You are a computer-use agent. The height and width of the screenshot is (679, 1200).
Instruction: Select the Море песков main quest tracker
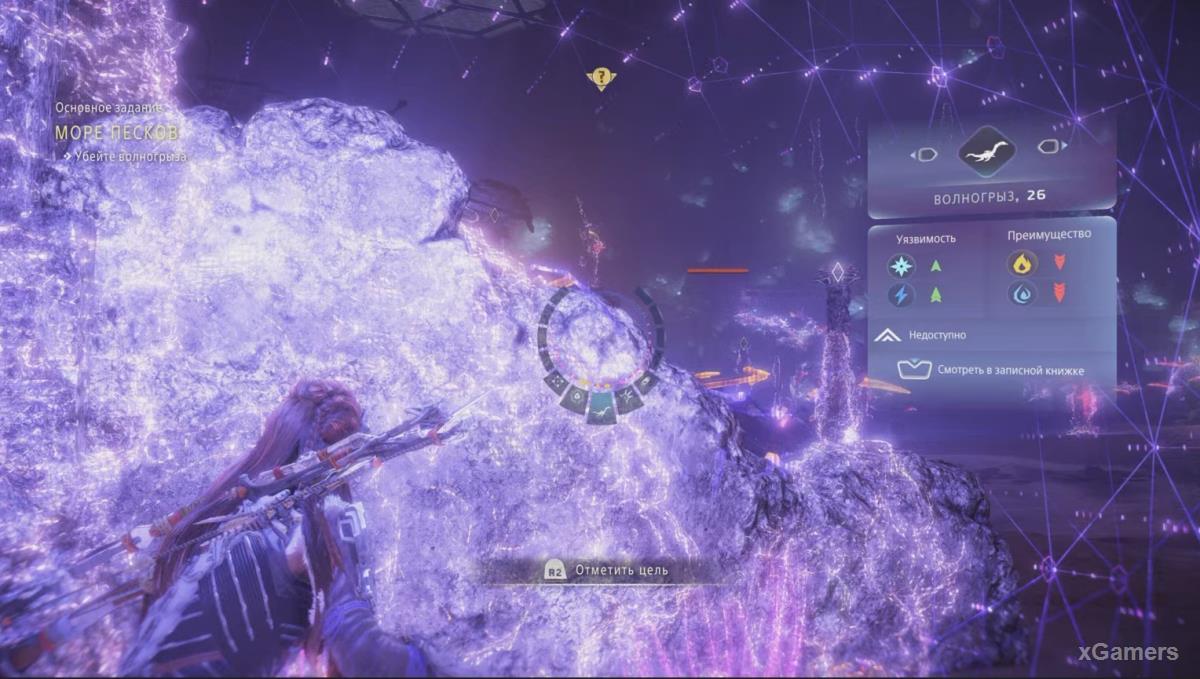click(118, 132)
